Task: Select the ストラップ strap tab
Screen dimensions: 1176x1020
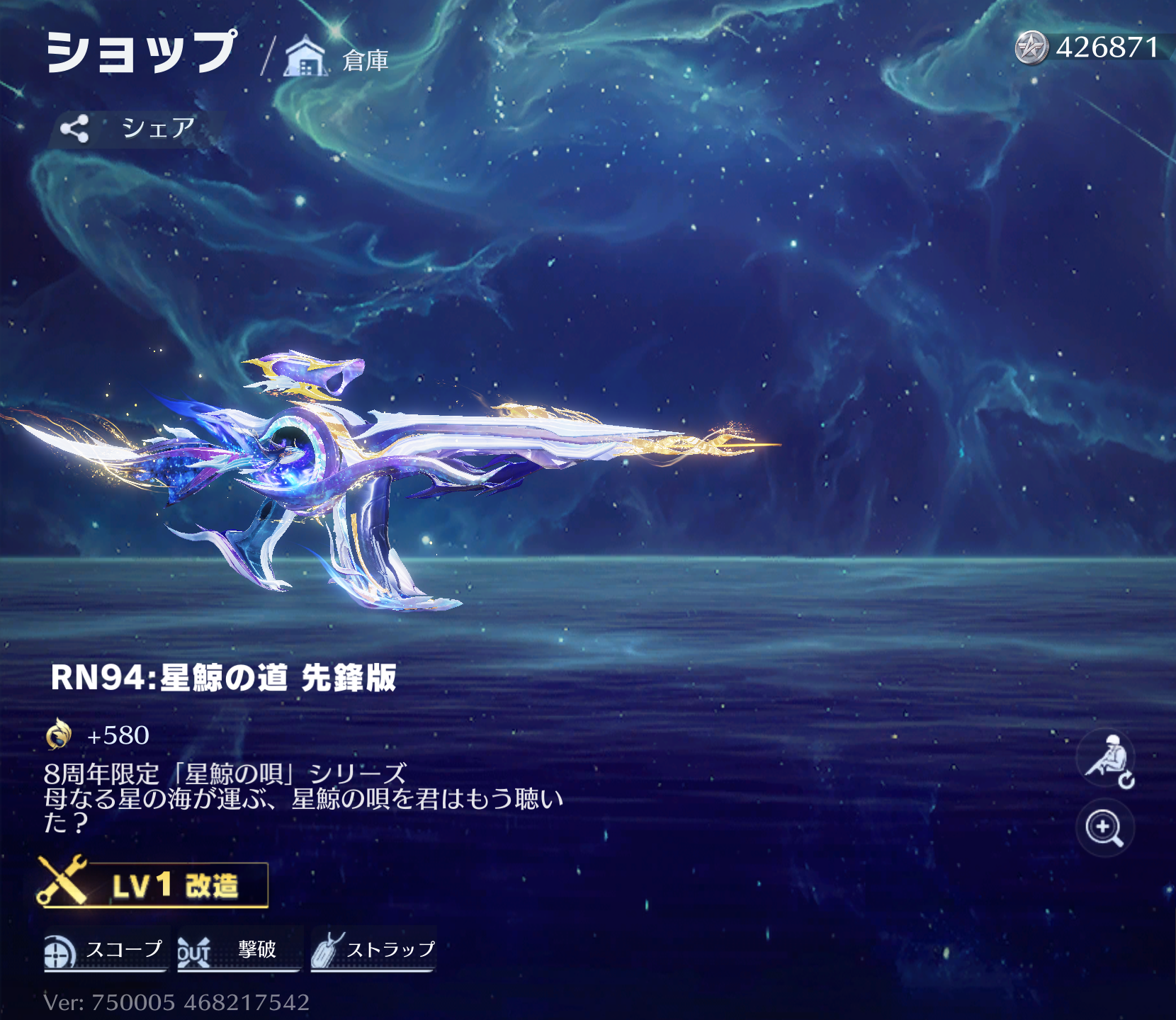Action: tap(373, 950)
